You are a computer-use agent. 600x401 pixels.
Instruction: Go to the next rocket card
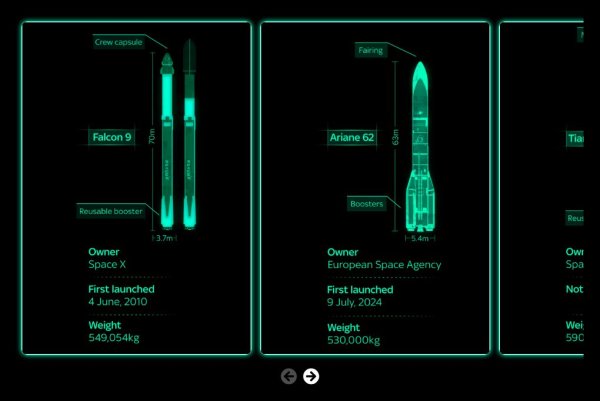coord(311,376)
